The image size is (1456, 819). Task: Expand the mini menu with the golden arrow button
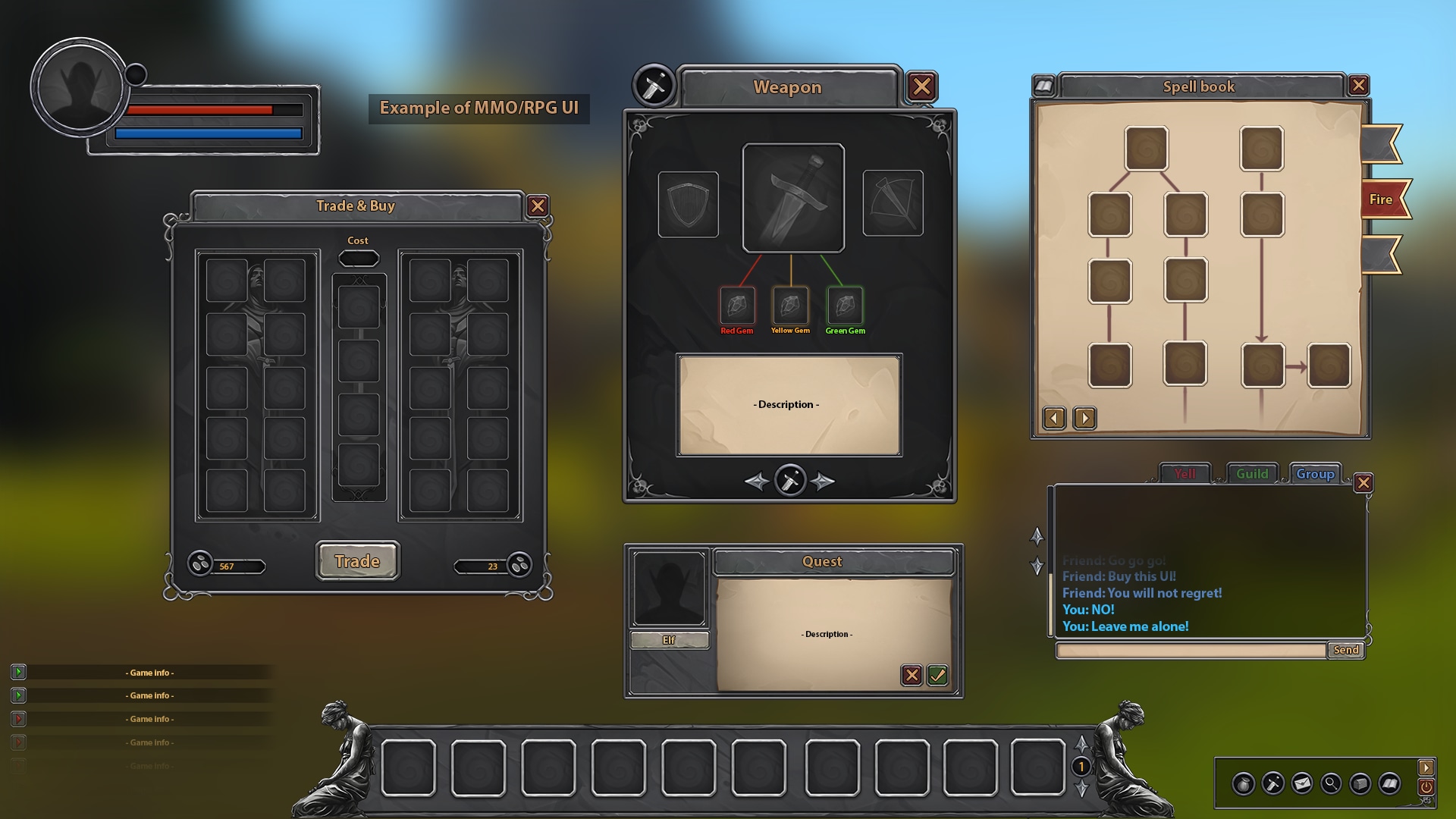(x=1426, y=766)
